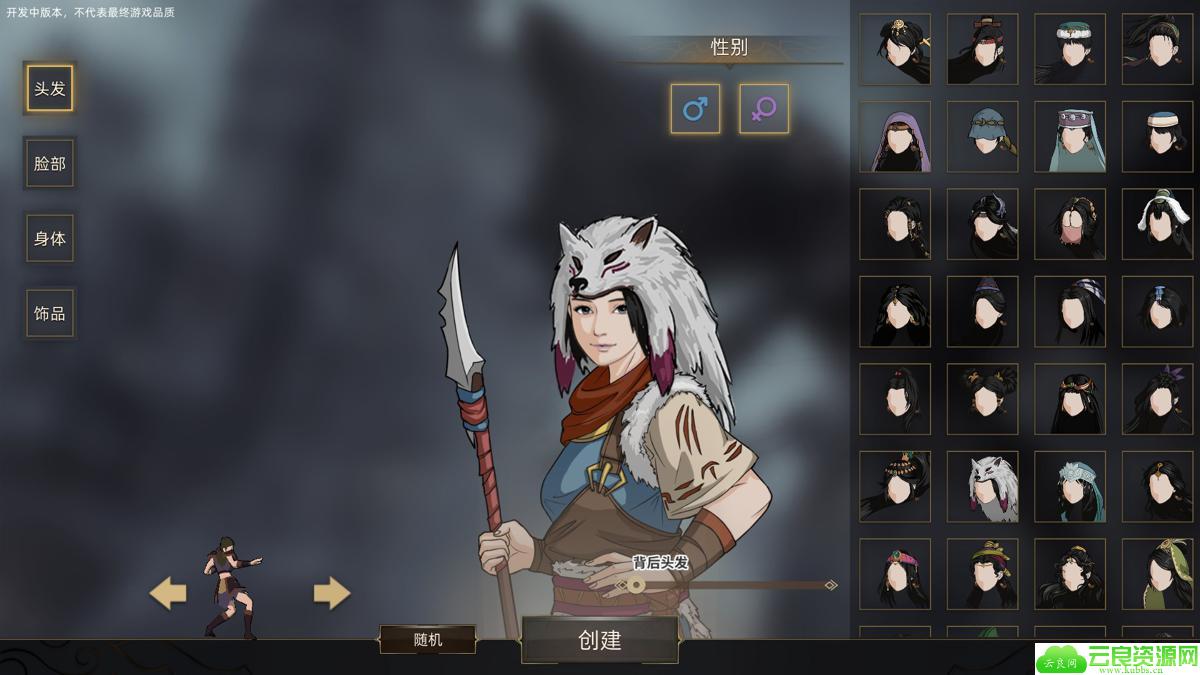Switch to the 头发 (hair) tab
Viewport: 1200px width, 675px height.
click(49, 89)
